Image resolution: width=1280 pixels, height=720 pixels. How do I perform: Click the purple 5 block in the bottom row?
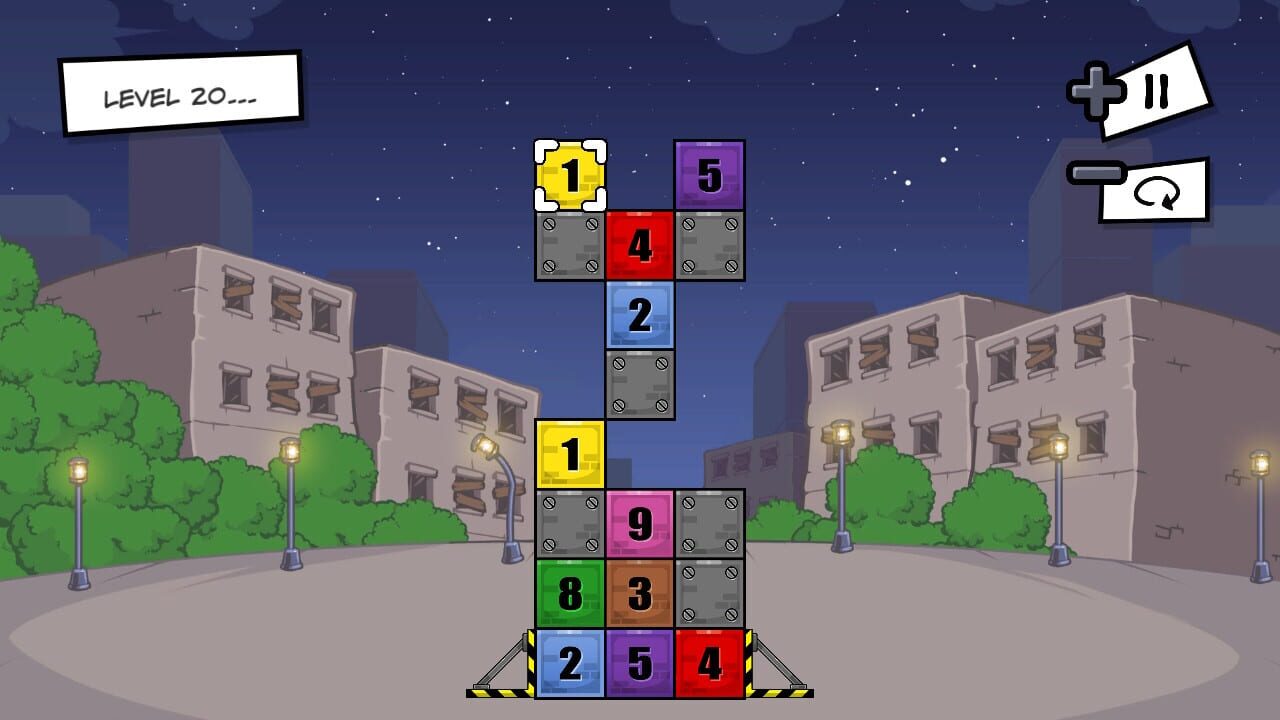638,663
